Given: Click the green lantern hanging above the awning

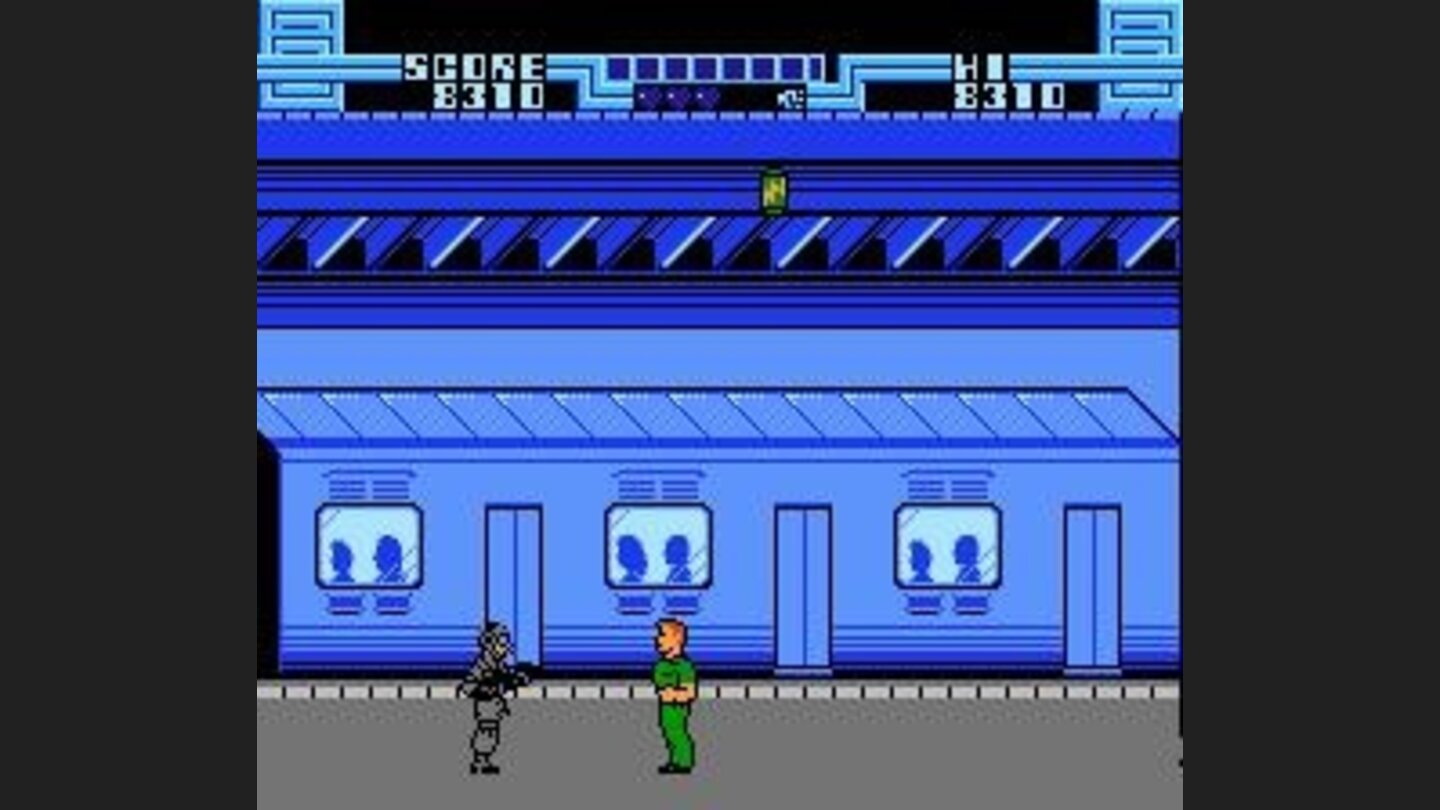Looking at the screenshot, I should point(773,192).
